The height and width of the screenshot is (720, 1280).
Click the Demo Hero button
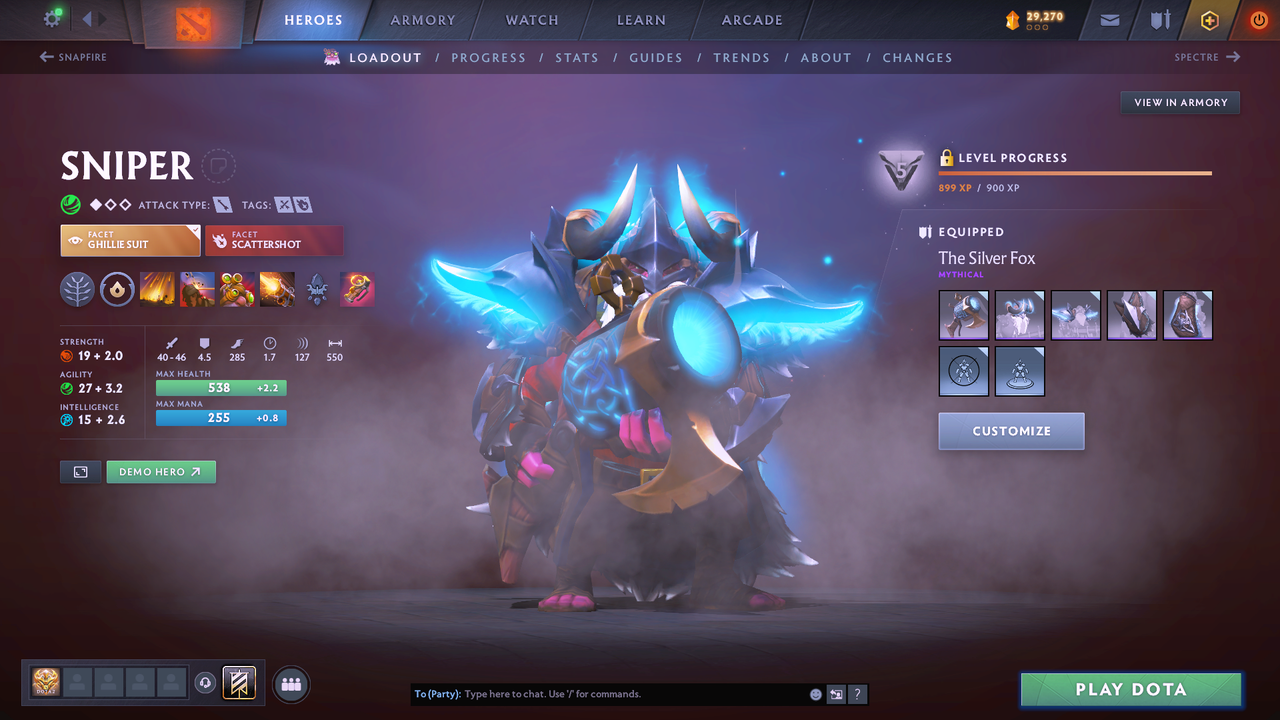(161, 471)
